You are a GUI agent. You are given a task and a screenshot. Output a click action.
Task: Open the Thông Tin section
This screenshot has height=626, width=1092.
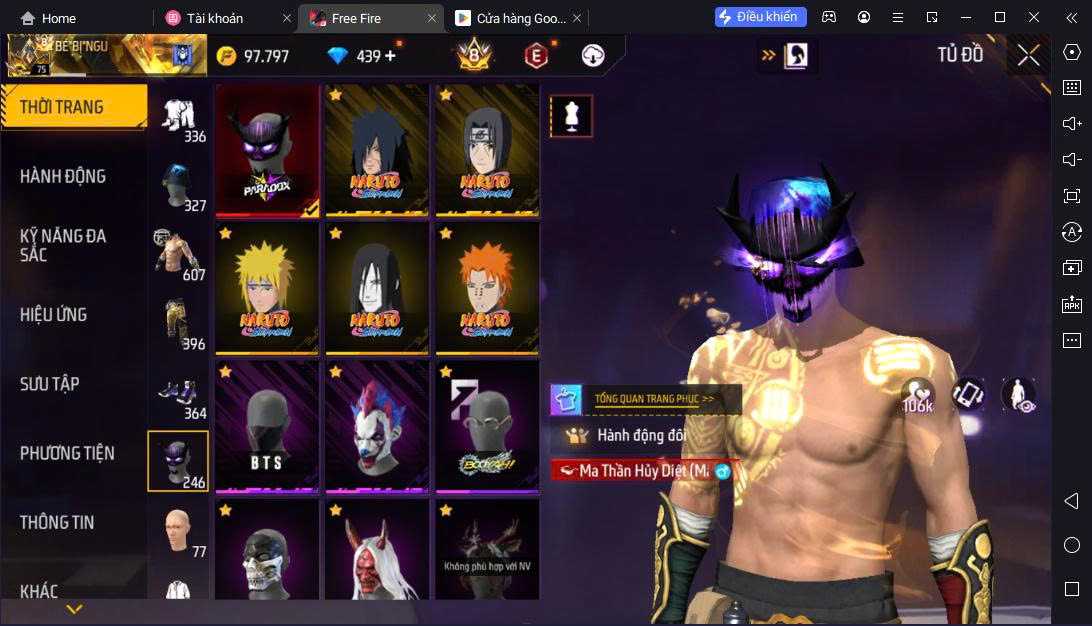pos(57,522)
